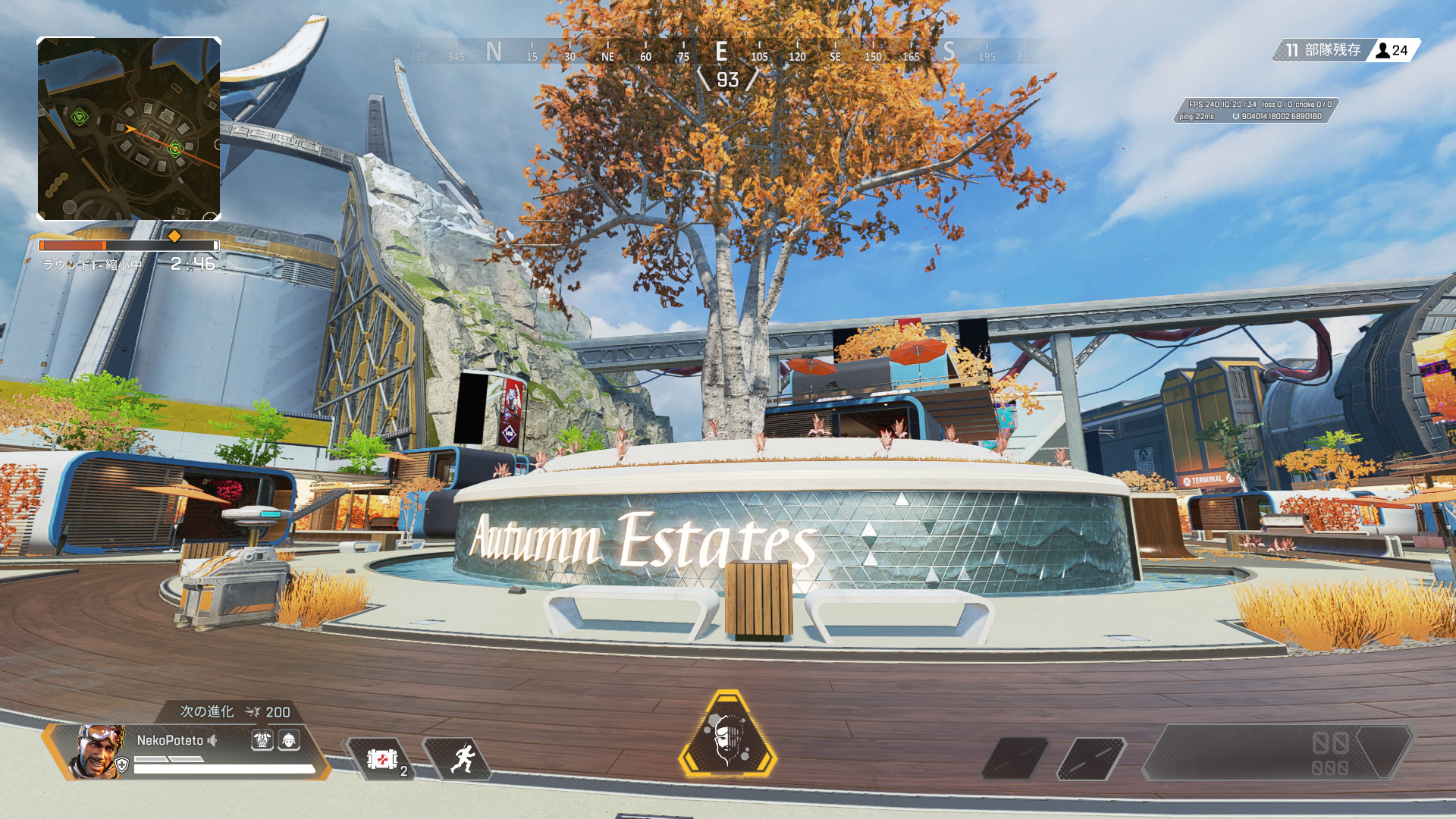This screenshot has height=819, width=1456.
Task: Inspect the helmet perk icon
Action: [289, 740]
